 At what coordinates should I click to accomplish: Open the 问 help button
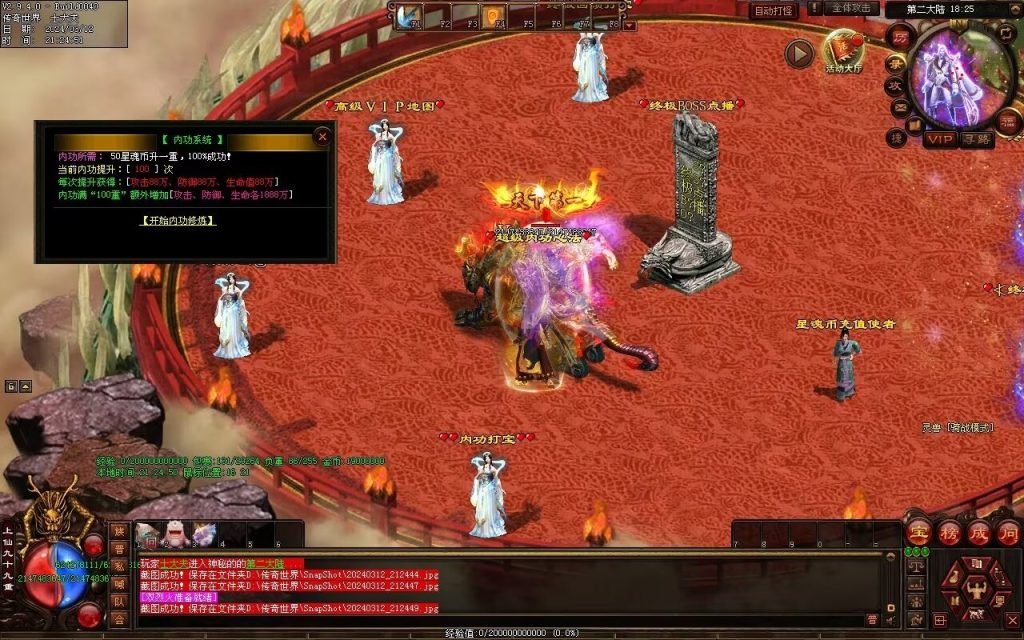1008,531
